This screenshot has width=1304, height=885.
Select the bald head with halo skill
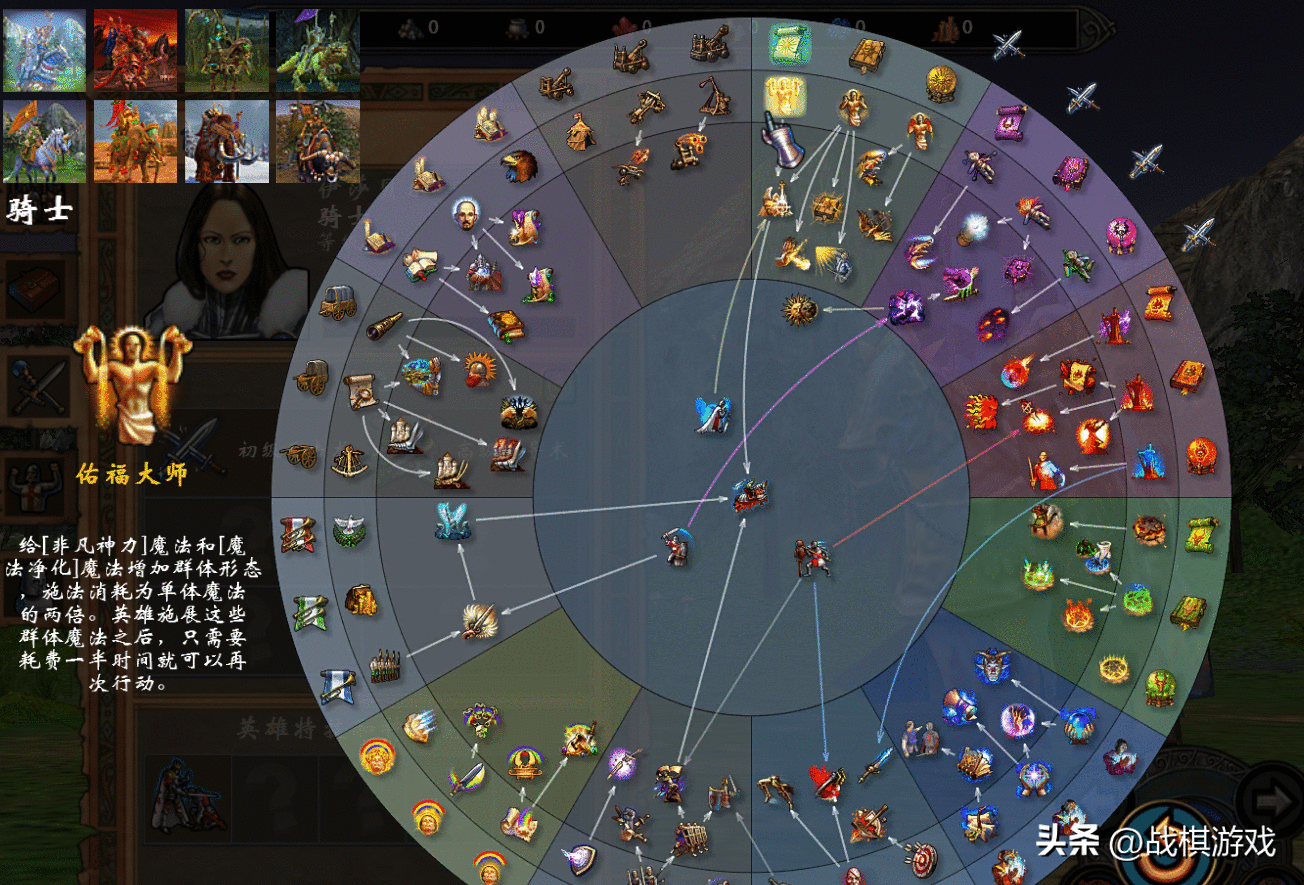click(x=465, y=214)
